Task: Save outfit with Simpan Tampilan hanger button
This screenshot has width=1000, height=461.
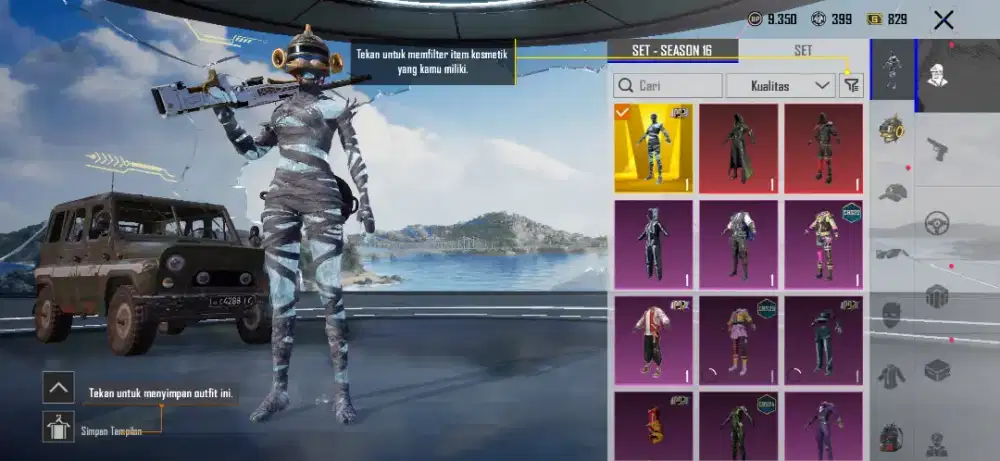Action: (x=59, y=427)
